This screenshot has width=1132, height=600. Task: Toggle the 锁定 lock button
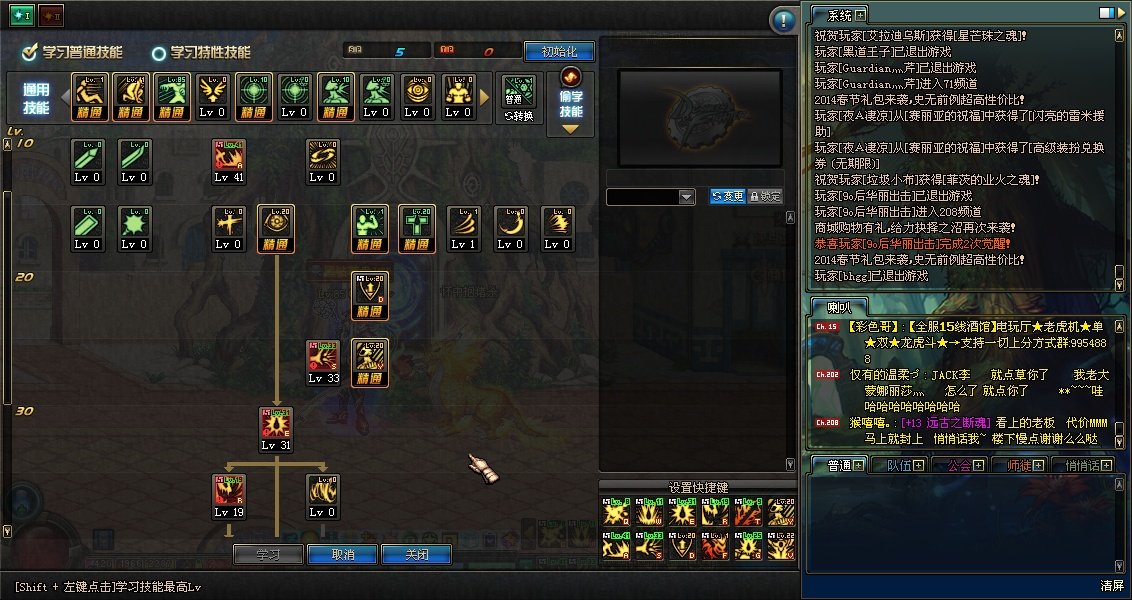coord(765,196)
